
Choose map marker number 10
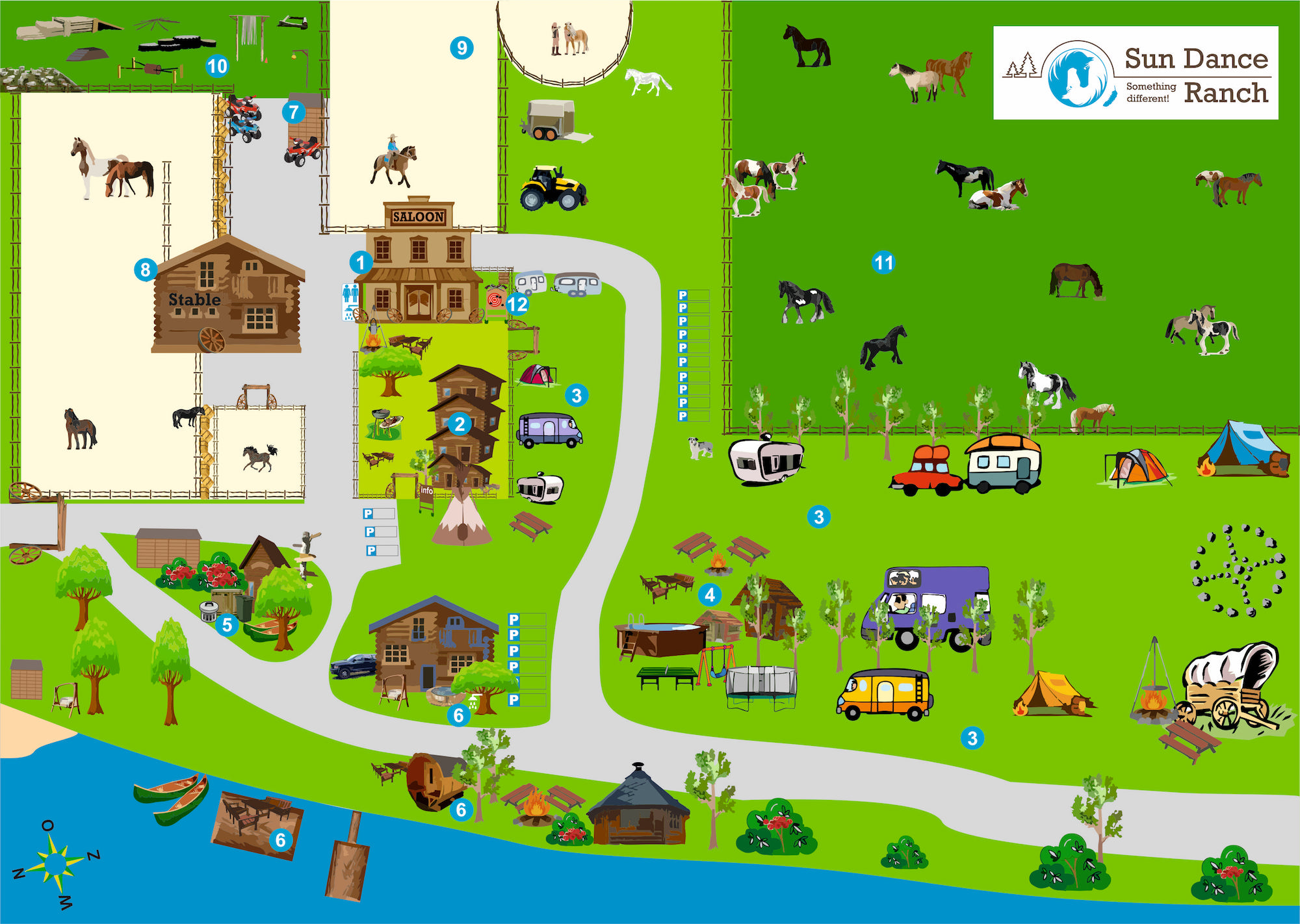[x=217, y=66]
